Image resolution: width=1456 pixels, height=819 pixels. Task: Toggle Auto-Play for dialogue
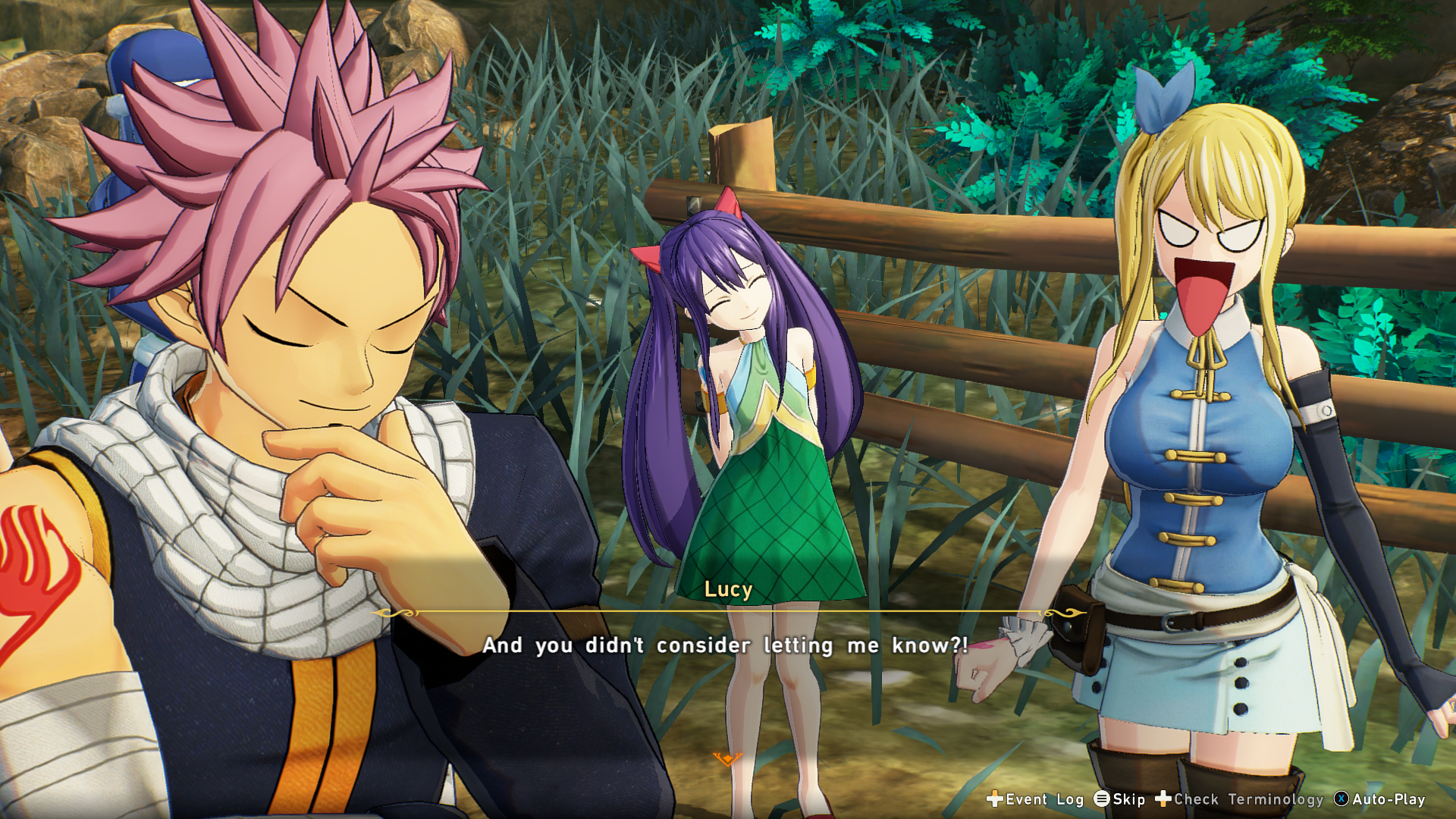[1379, 799]
